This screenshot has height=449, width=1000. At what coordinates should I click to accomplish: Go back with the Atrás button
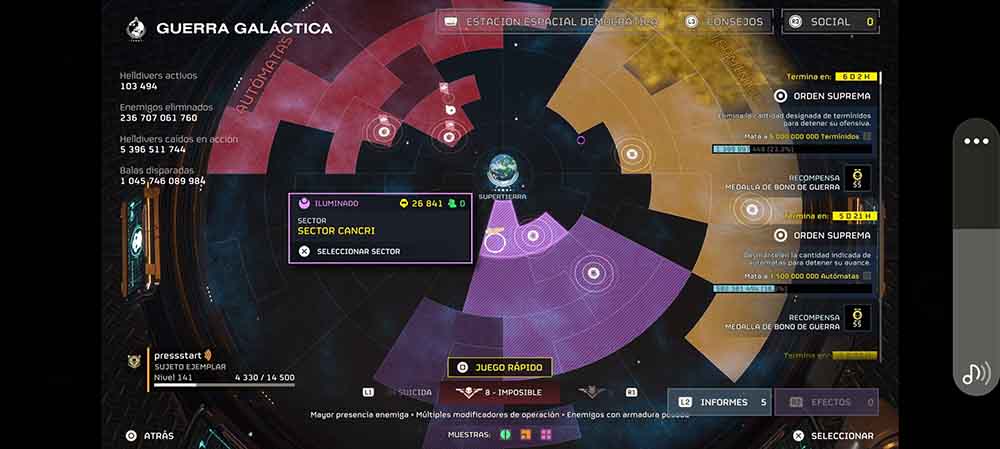(x=150, y=436)
